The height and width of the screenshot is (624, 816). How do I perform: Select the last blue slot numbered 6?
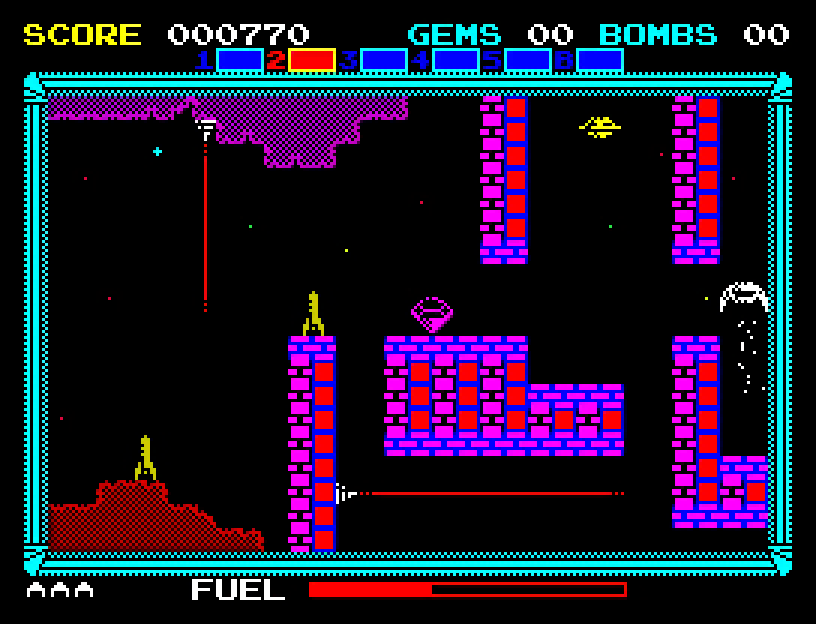600,60
